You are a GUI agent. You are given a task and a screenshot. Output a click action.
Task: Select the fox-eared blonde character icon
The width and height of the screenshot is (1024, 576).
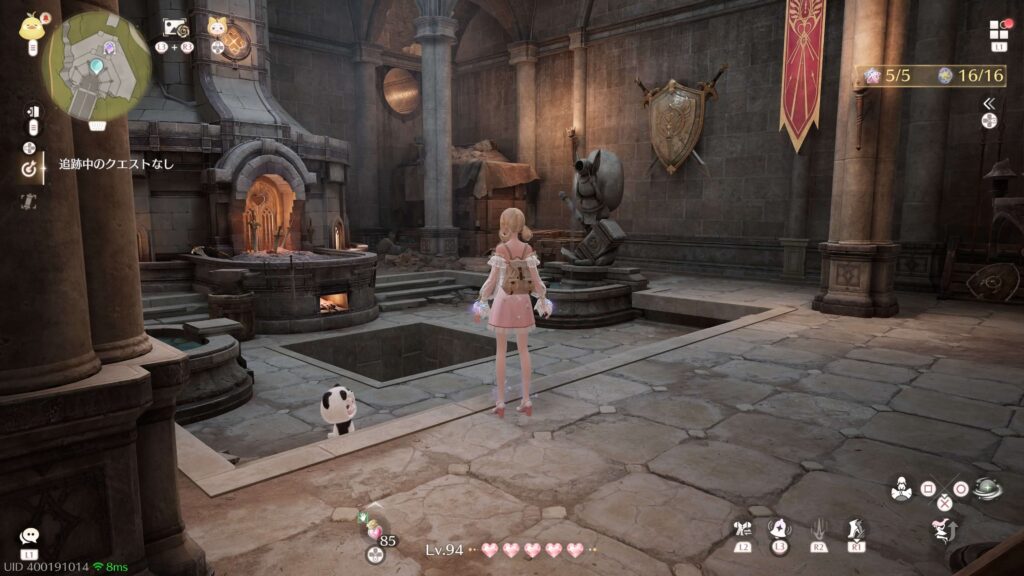click(x=216, y=27)
